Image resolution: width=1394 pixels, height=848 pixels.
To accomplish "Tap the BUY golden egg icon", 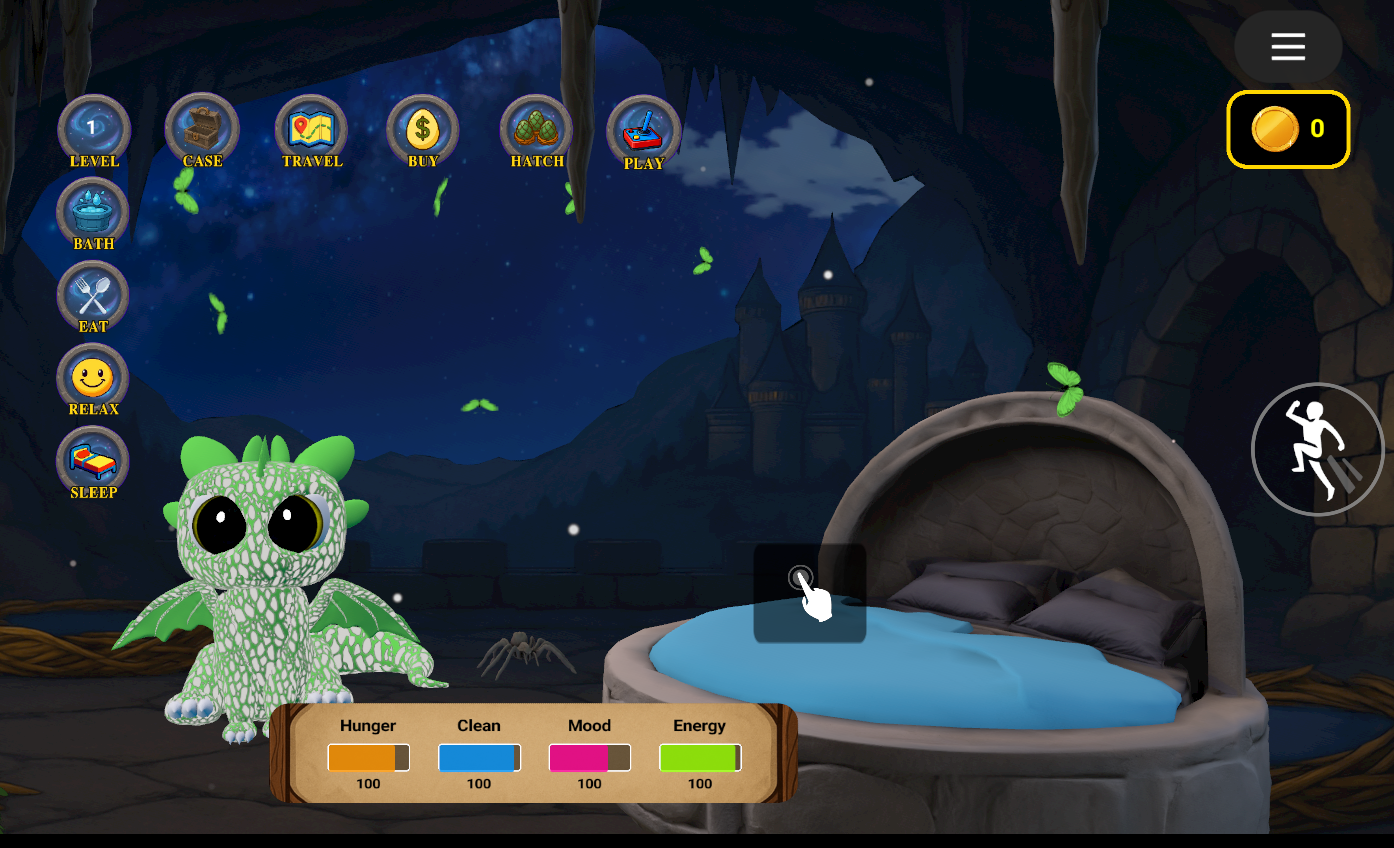I will (423, 130).
